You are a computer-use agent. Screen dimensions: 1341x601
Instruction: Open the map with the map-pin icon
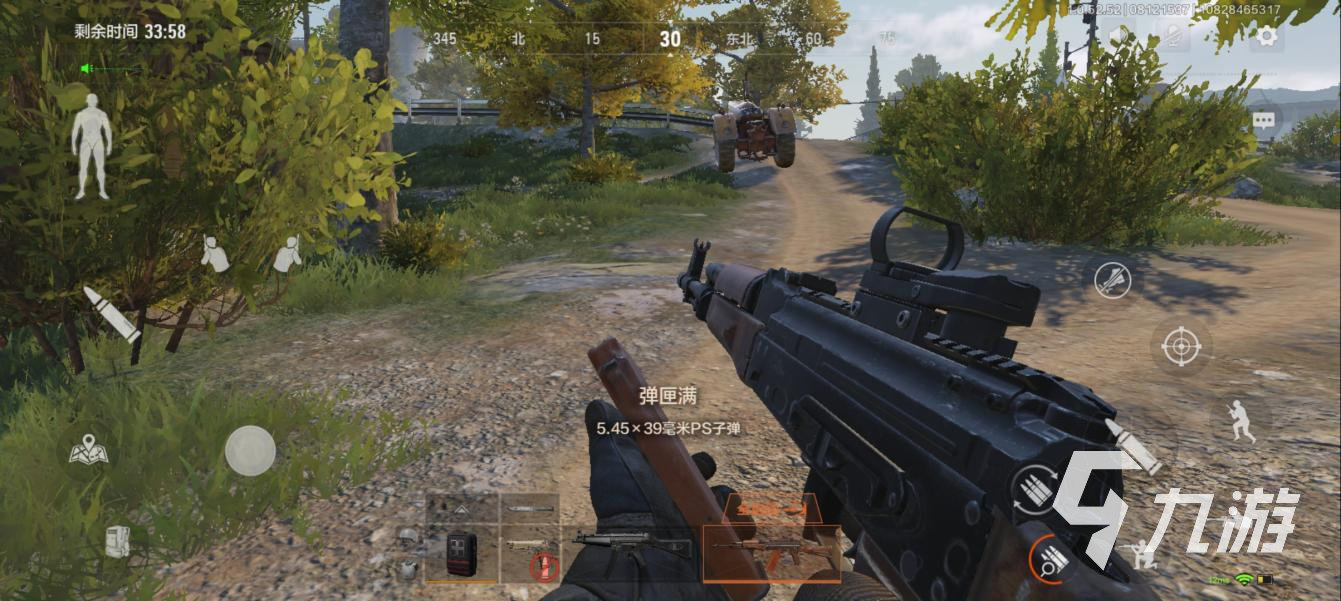88,451
